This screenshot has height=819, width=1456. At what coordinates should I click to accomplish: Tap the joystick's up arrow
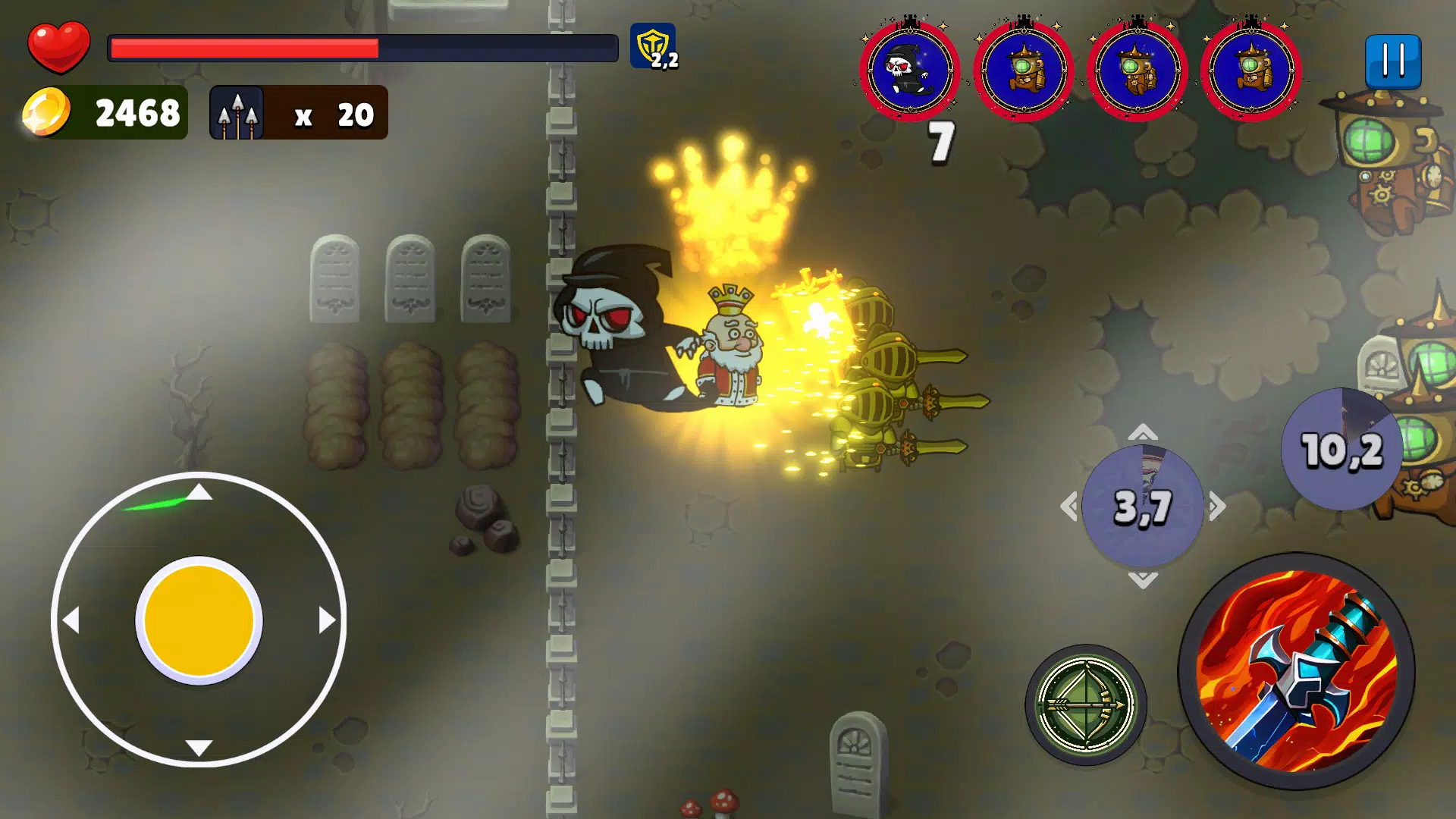[x=199, y=493]
